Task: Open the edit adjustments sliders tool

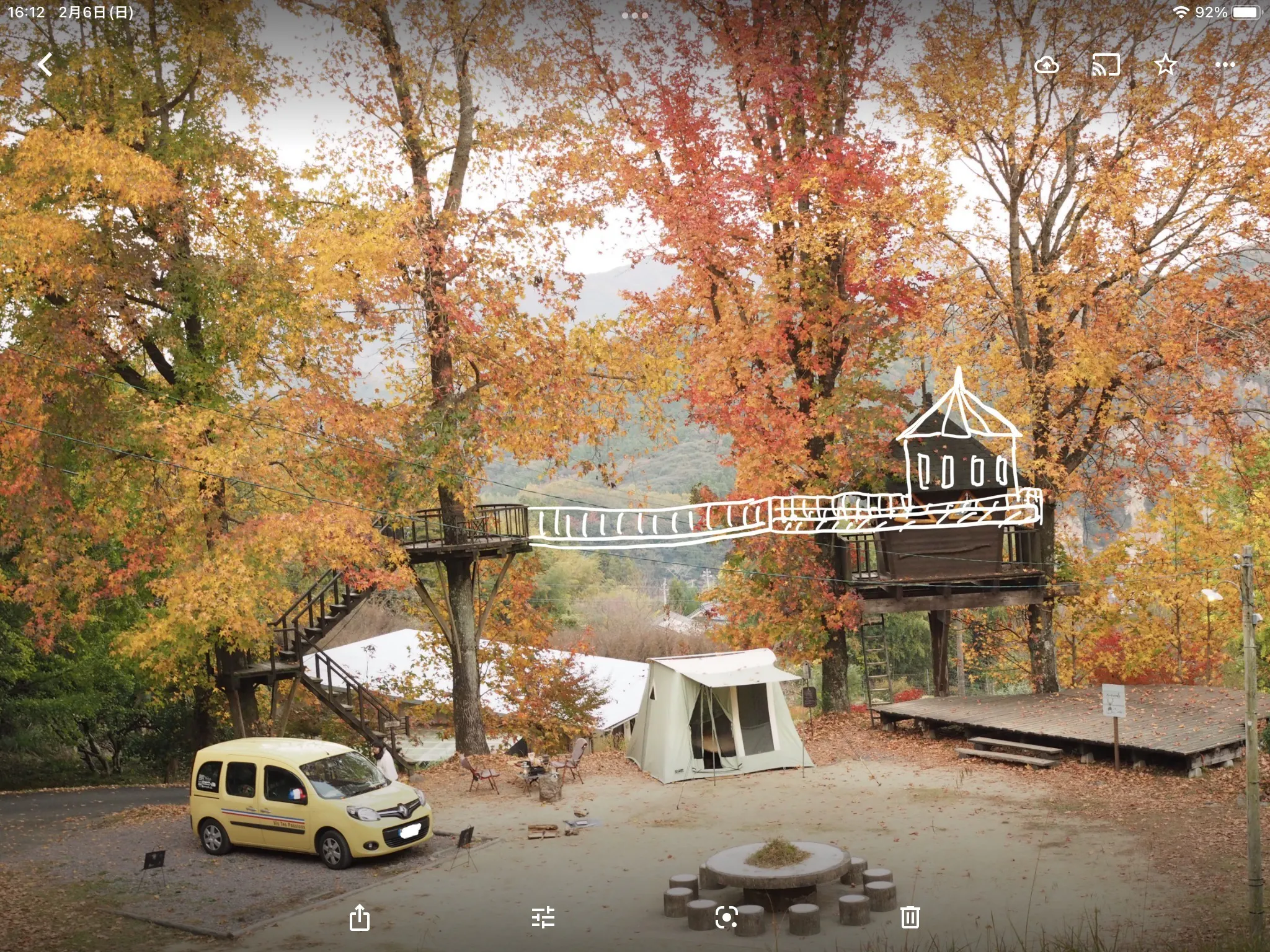Action: point(543,917)
